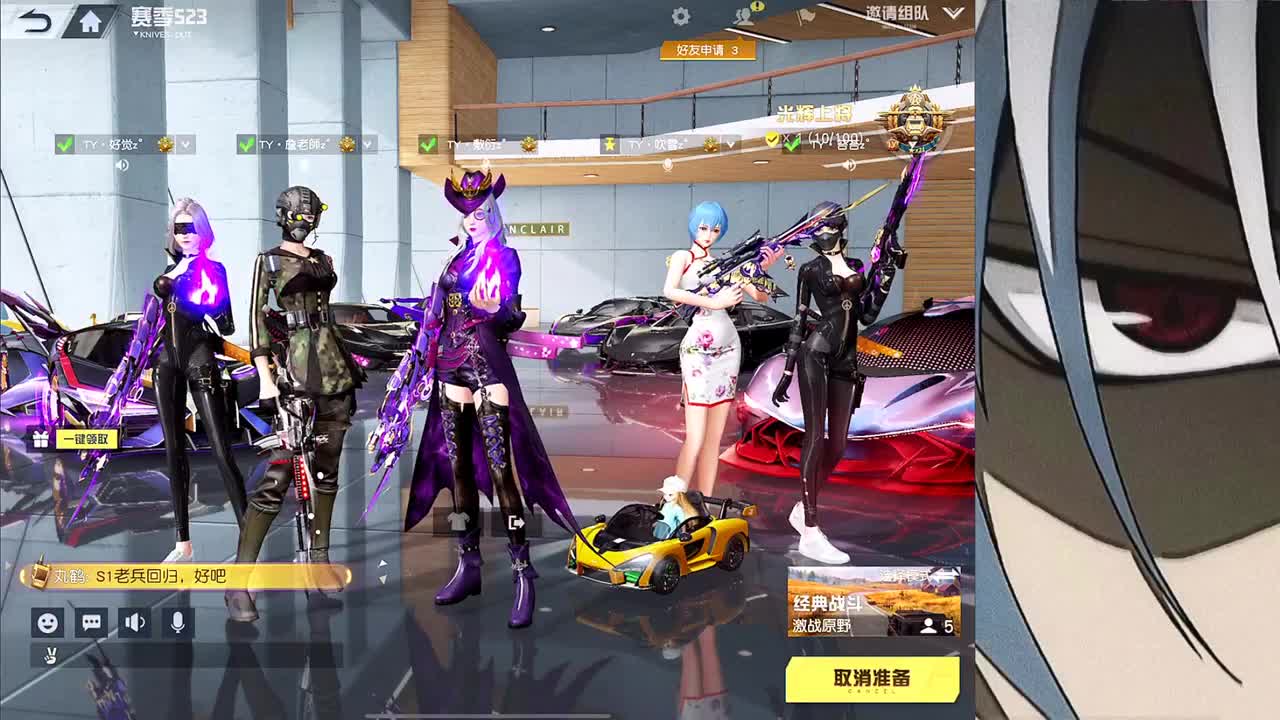Click the 赛季S23 season banner
The height and width of the screenshot is (720, 1280).
(x=167, y=15)
